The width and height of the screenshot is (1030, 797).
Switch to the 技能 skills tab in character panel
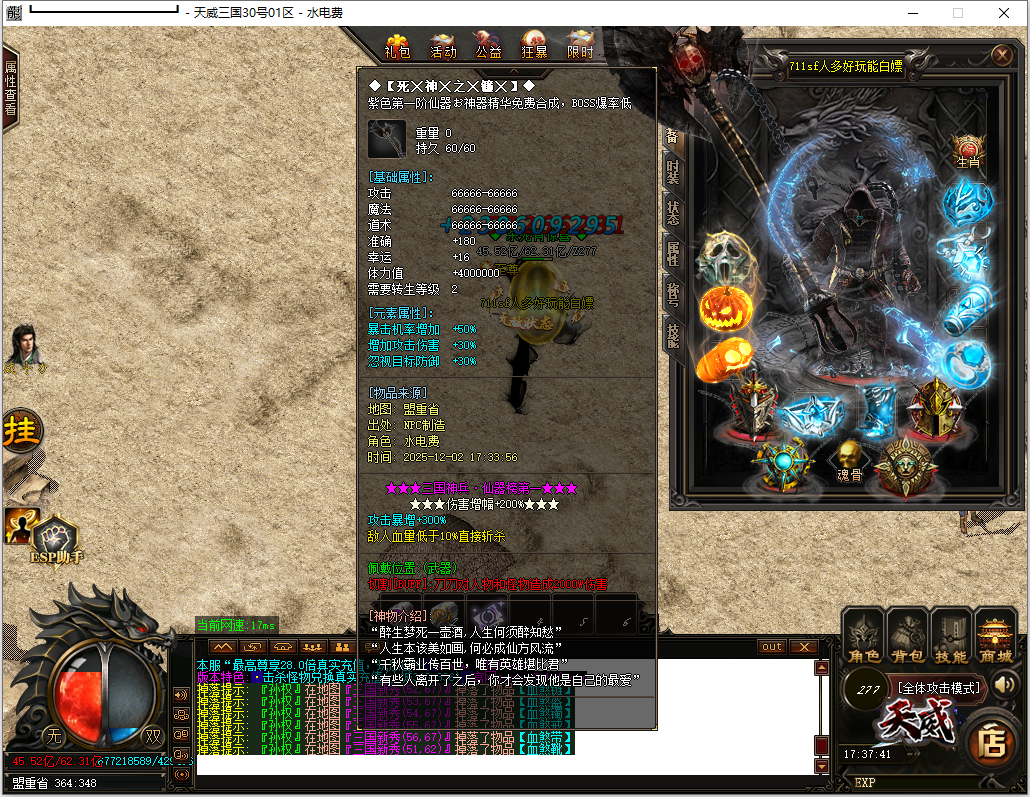[x=673, y=335]
